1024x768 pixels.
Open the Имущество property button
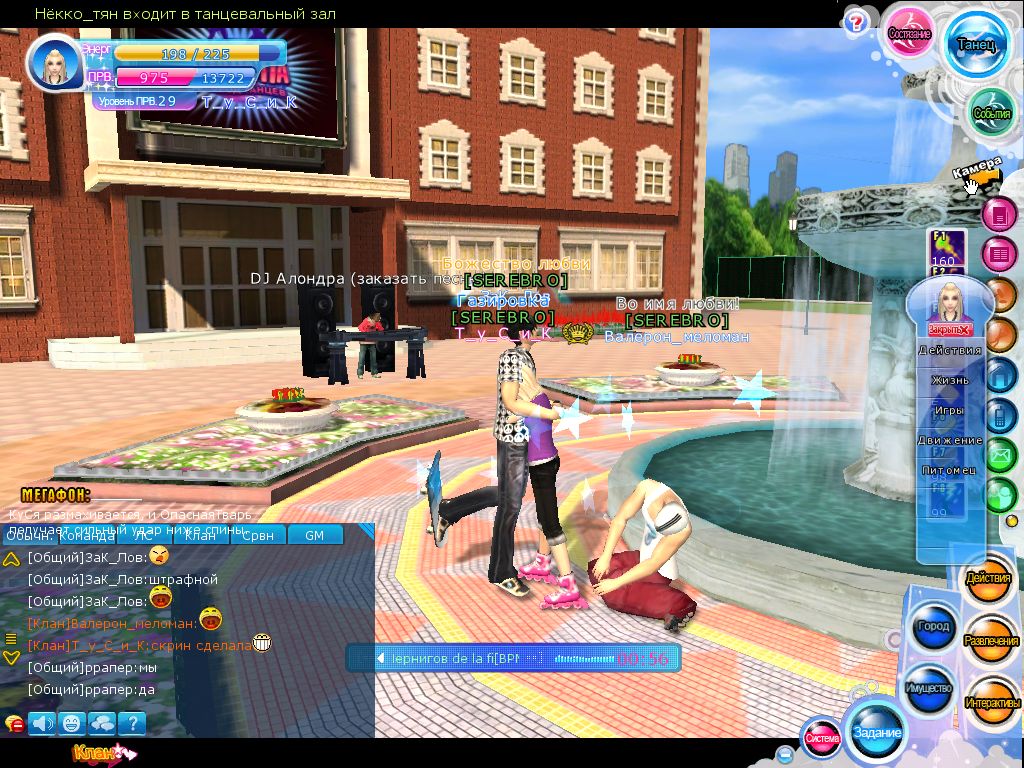pos(929,689)
